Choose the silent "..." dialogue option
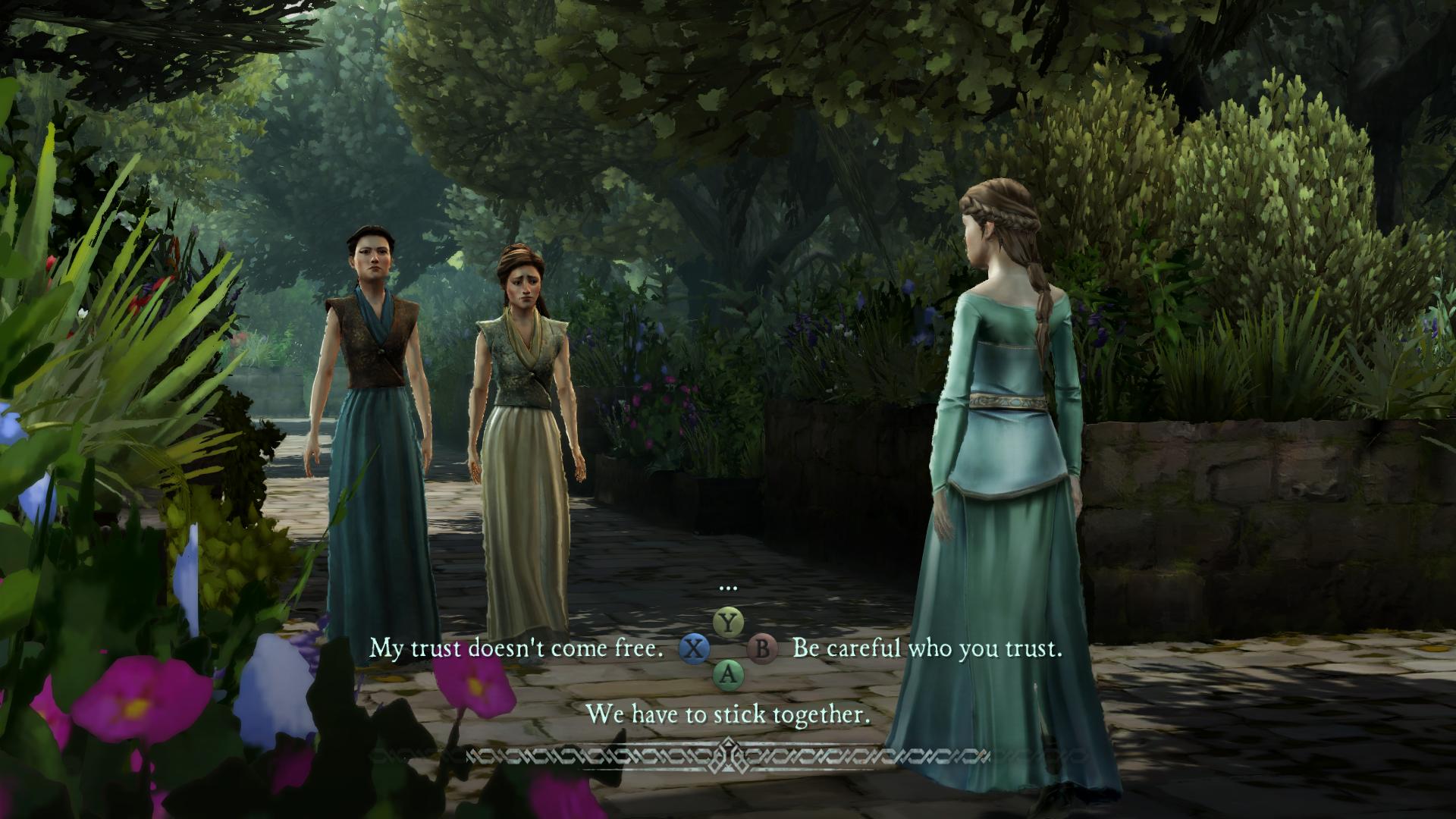Viewport: 1456px width, 819px height. pos(728,588)
